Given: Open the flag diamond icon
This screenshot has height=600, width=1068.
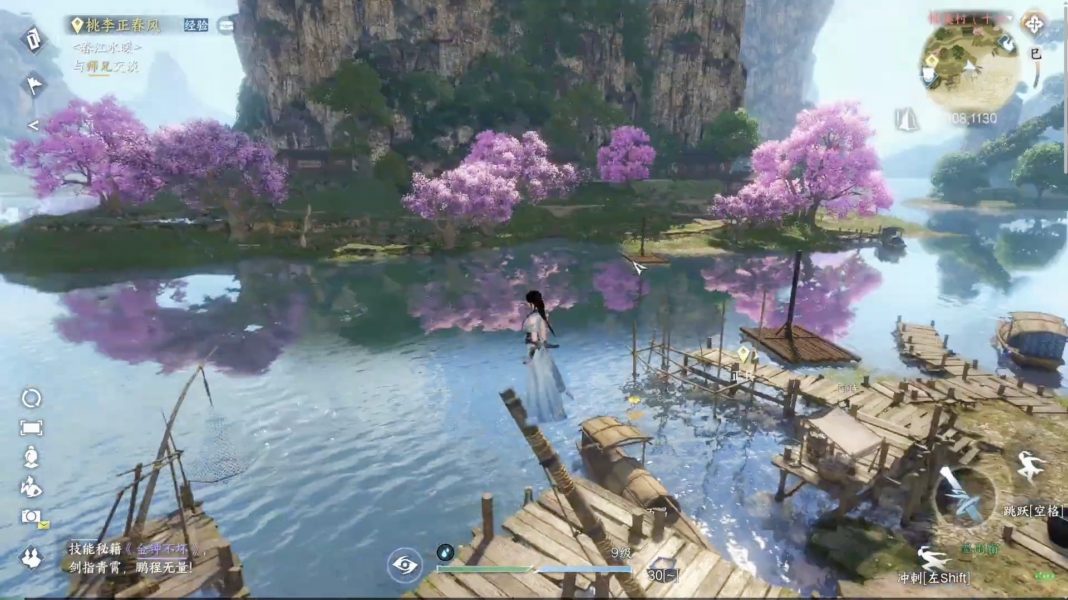Looking at the screenshot, I should point(34,86).
